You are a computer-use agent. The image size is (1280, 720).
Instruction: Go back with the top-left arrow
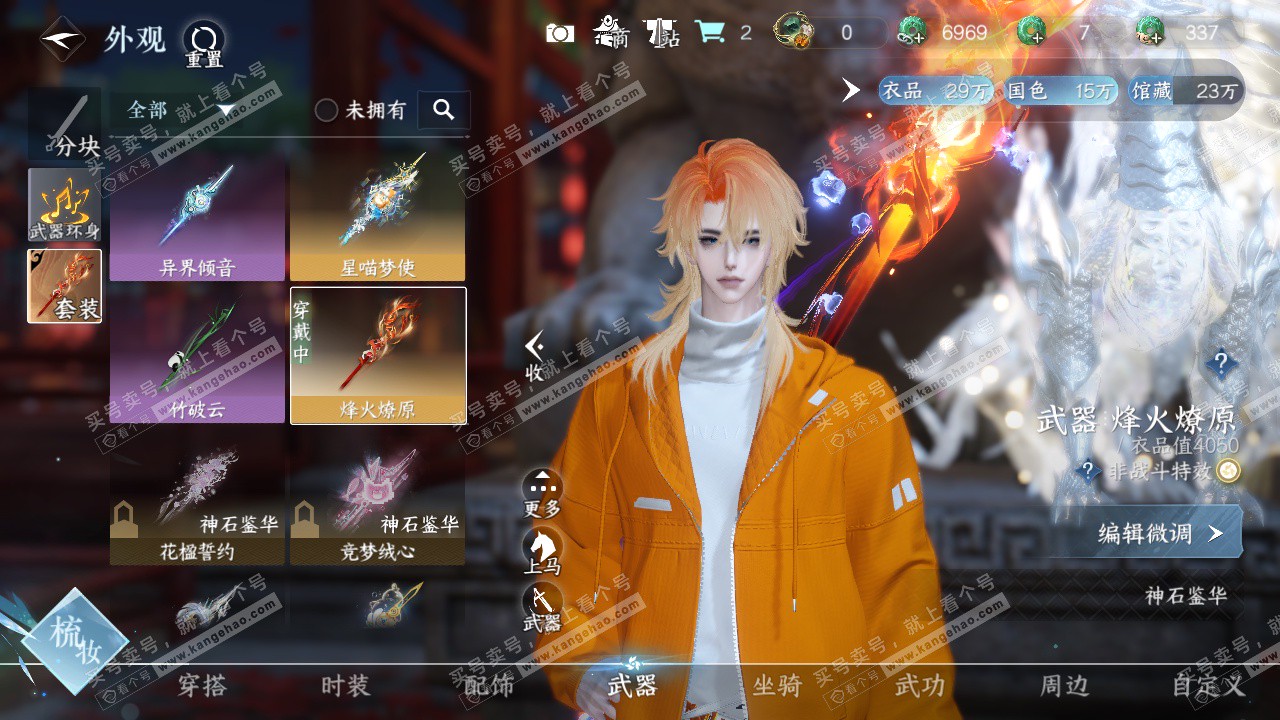click(x=62, y=40)
